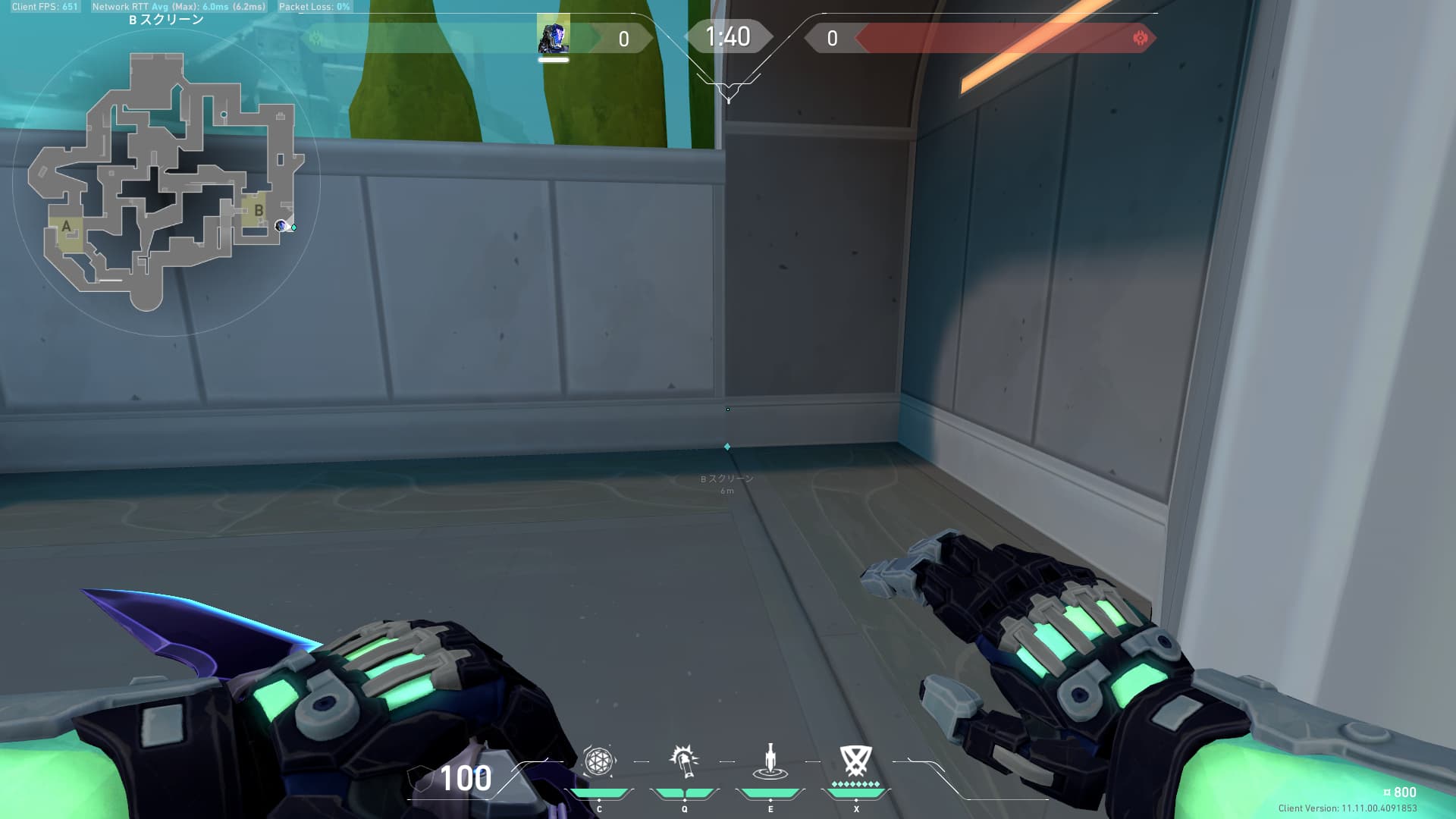Use the bursting hand ability
This screenshot has width=1456, height=819.
(684, 761)
